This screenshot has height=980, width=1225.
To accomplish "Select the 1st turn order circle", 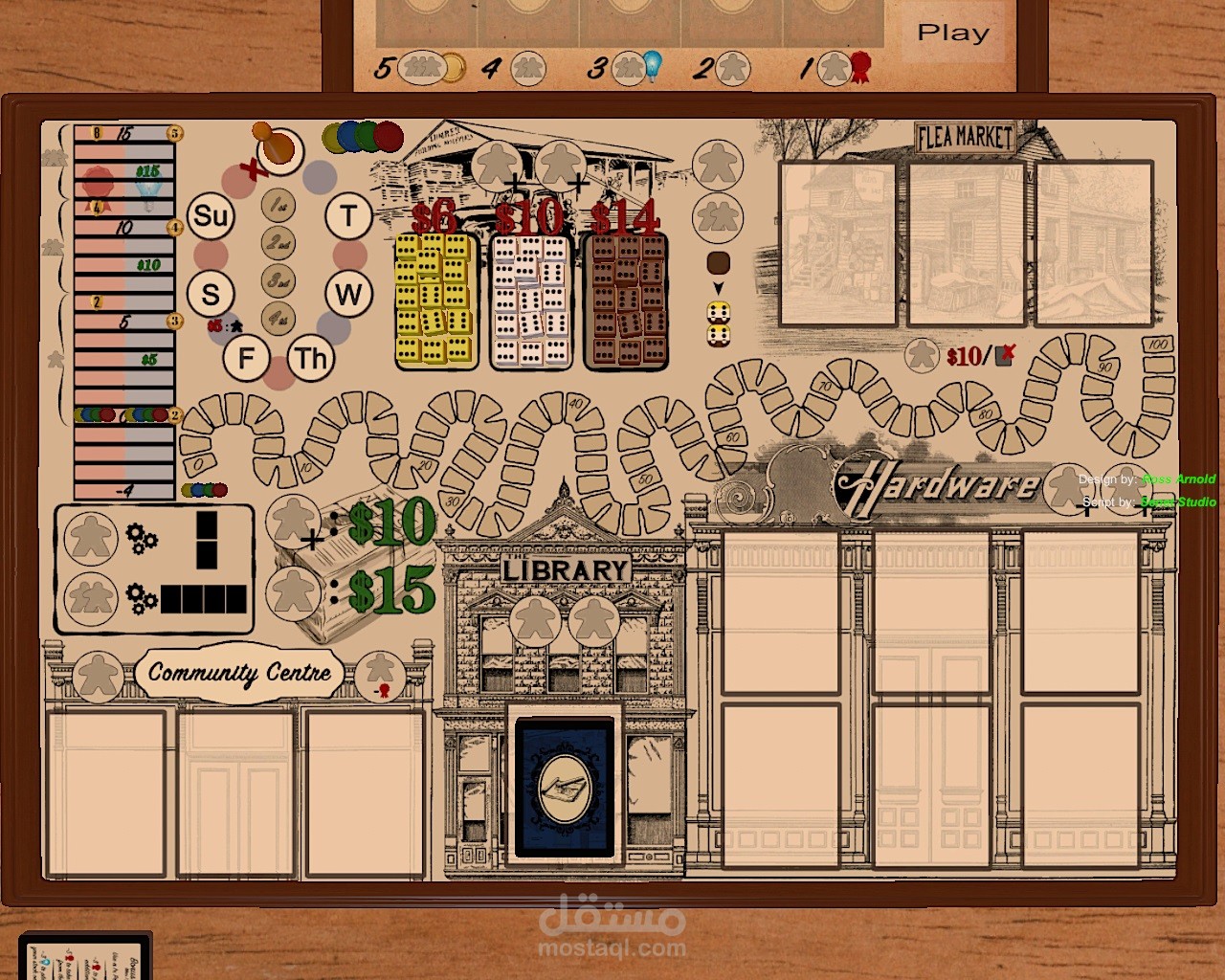I will click(x=278, y=204).
